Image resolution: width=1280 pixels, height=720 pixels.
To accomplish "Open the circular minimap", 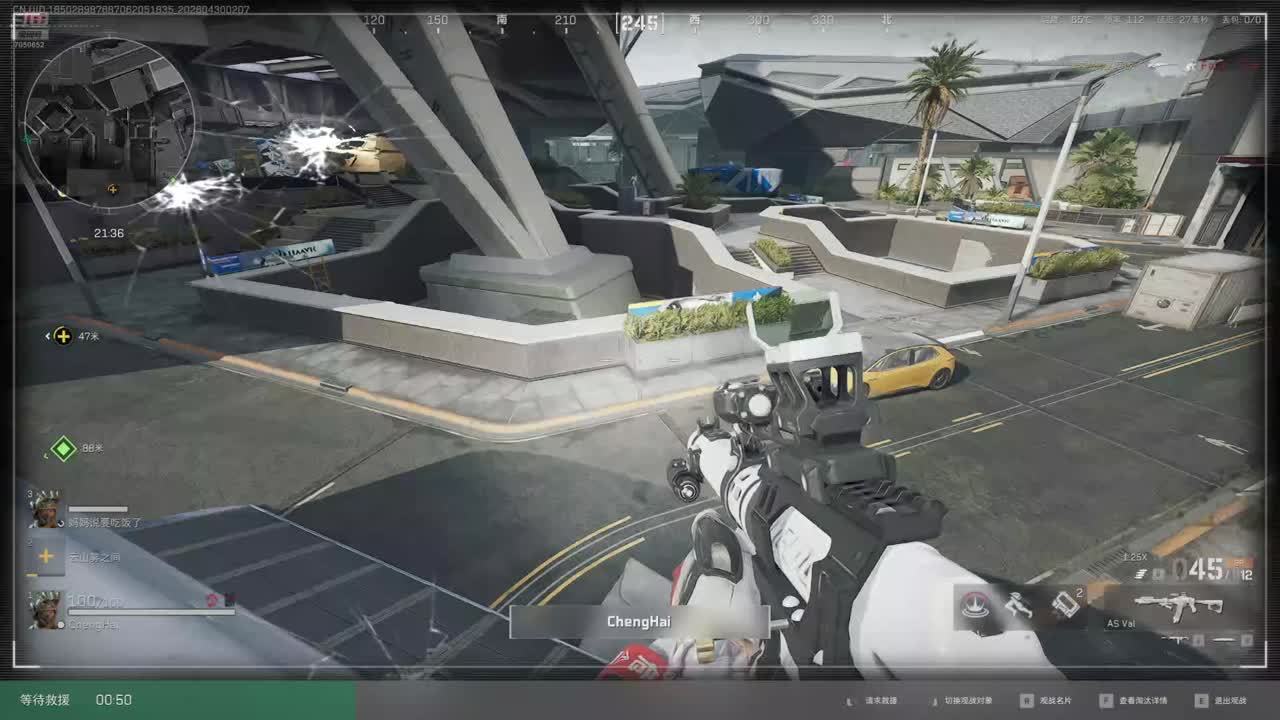I will [109, 121].
